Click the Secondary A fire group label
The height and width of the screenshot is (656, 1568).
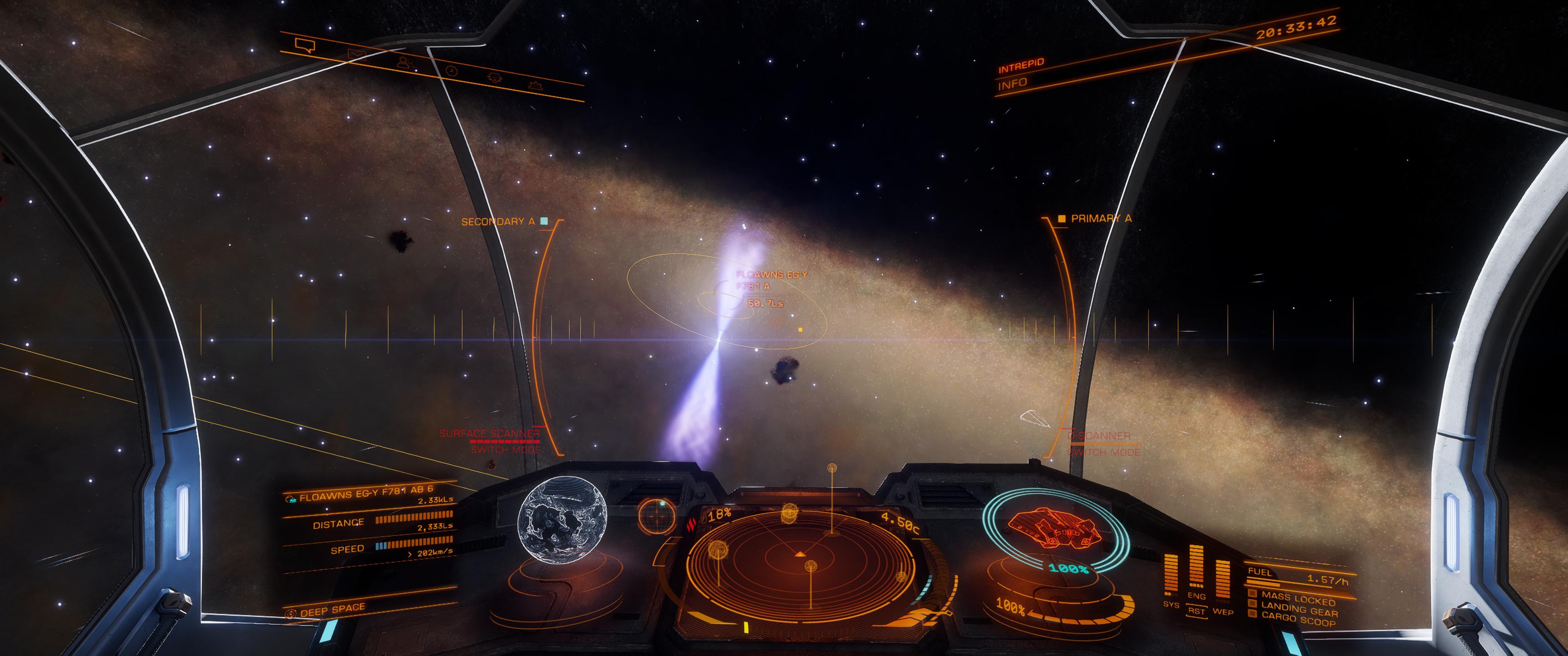(x=497, y=221)
